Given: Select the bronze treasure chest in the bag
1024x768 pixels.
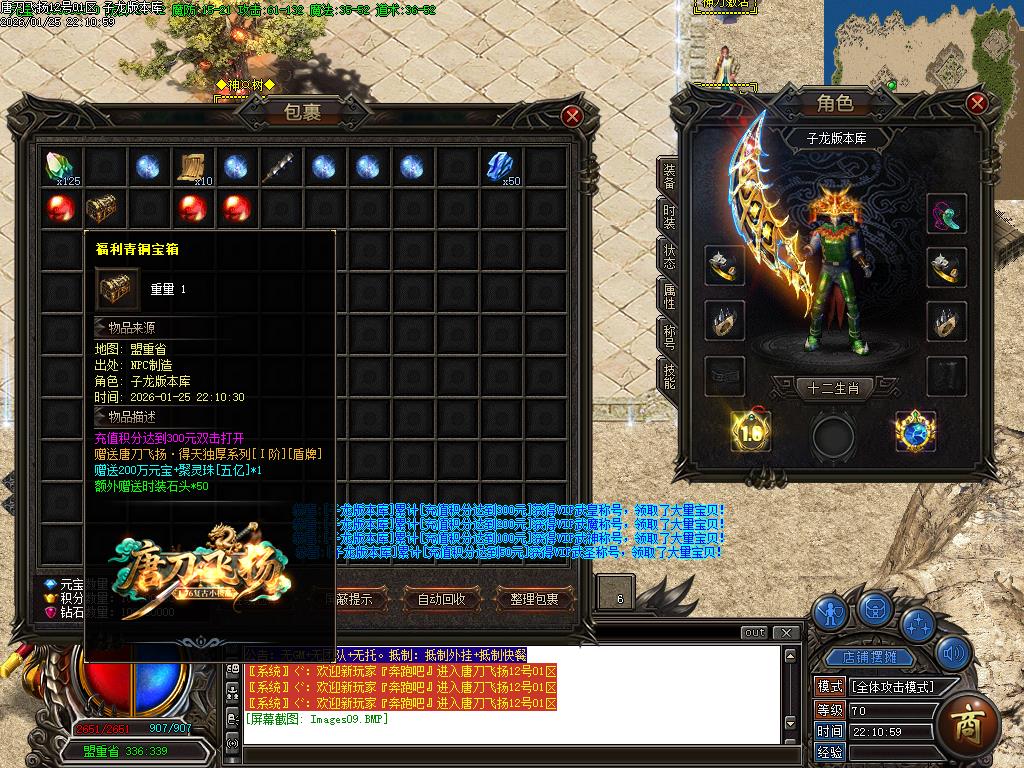Looking at the screenshot, I should [x=103, y=210].
